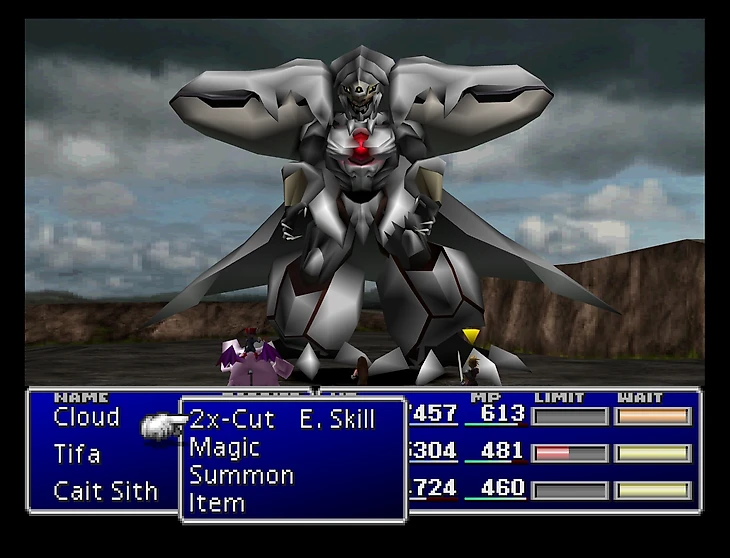This screenshot has height=558, width=730.
Task: Open the Item command list
Action: [x=217, y=503]
